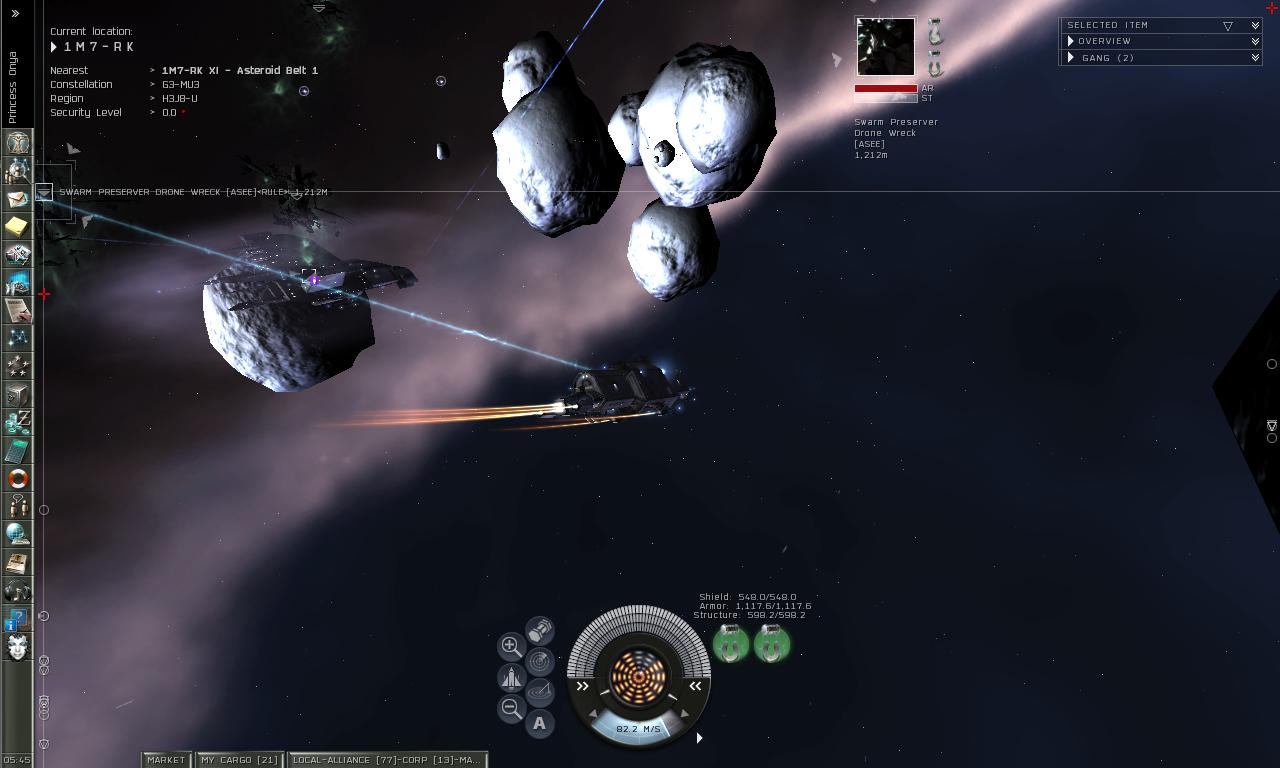Open the ship cargo hold button
The image size is (1280, 768).
click(540, 630)
